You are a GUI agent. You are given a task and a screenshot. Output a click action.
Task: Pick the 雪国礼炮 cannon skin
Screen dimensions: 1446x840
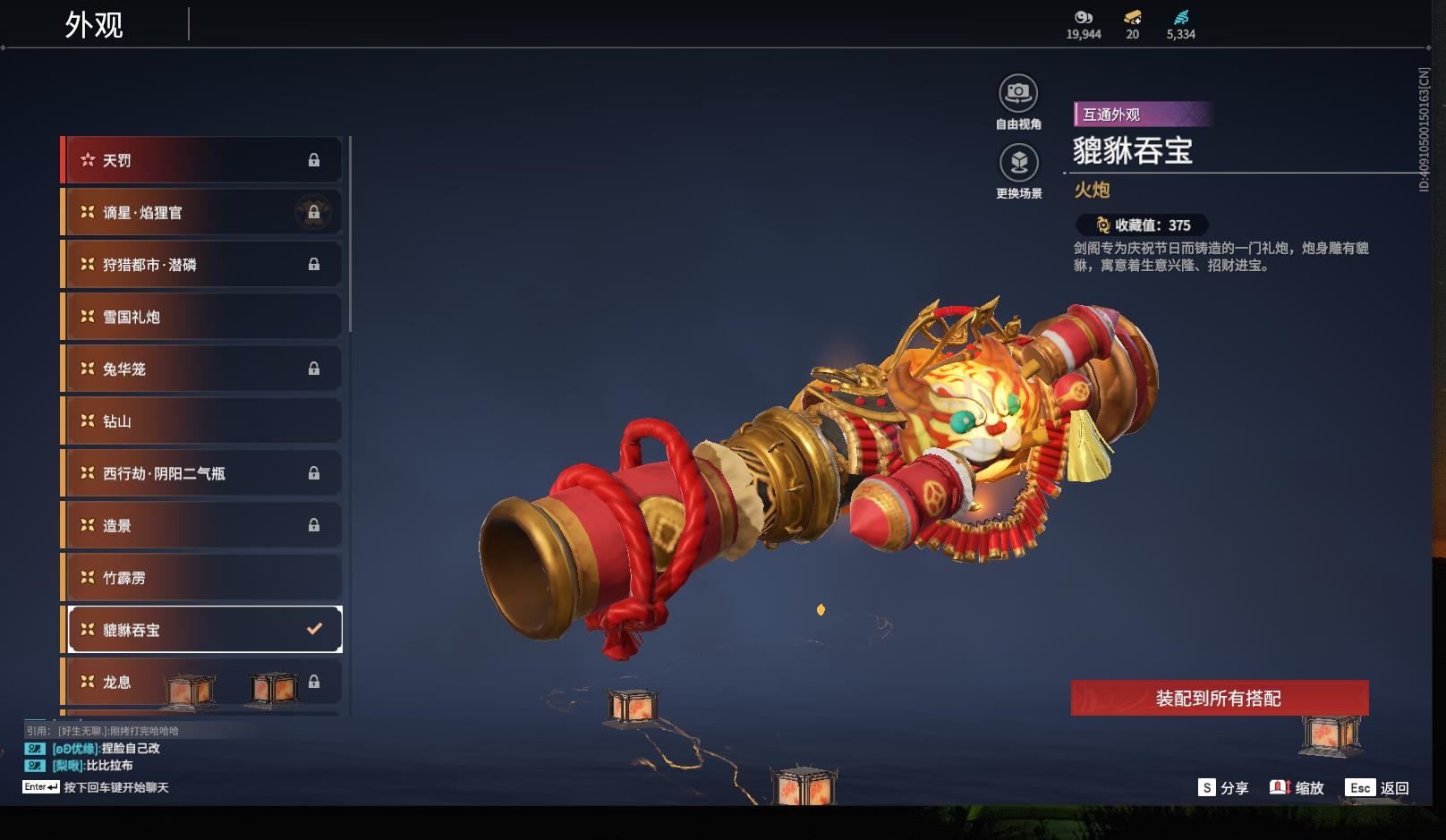click(204, 317)
